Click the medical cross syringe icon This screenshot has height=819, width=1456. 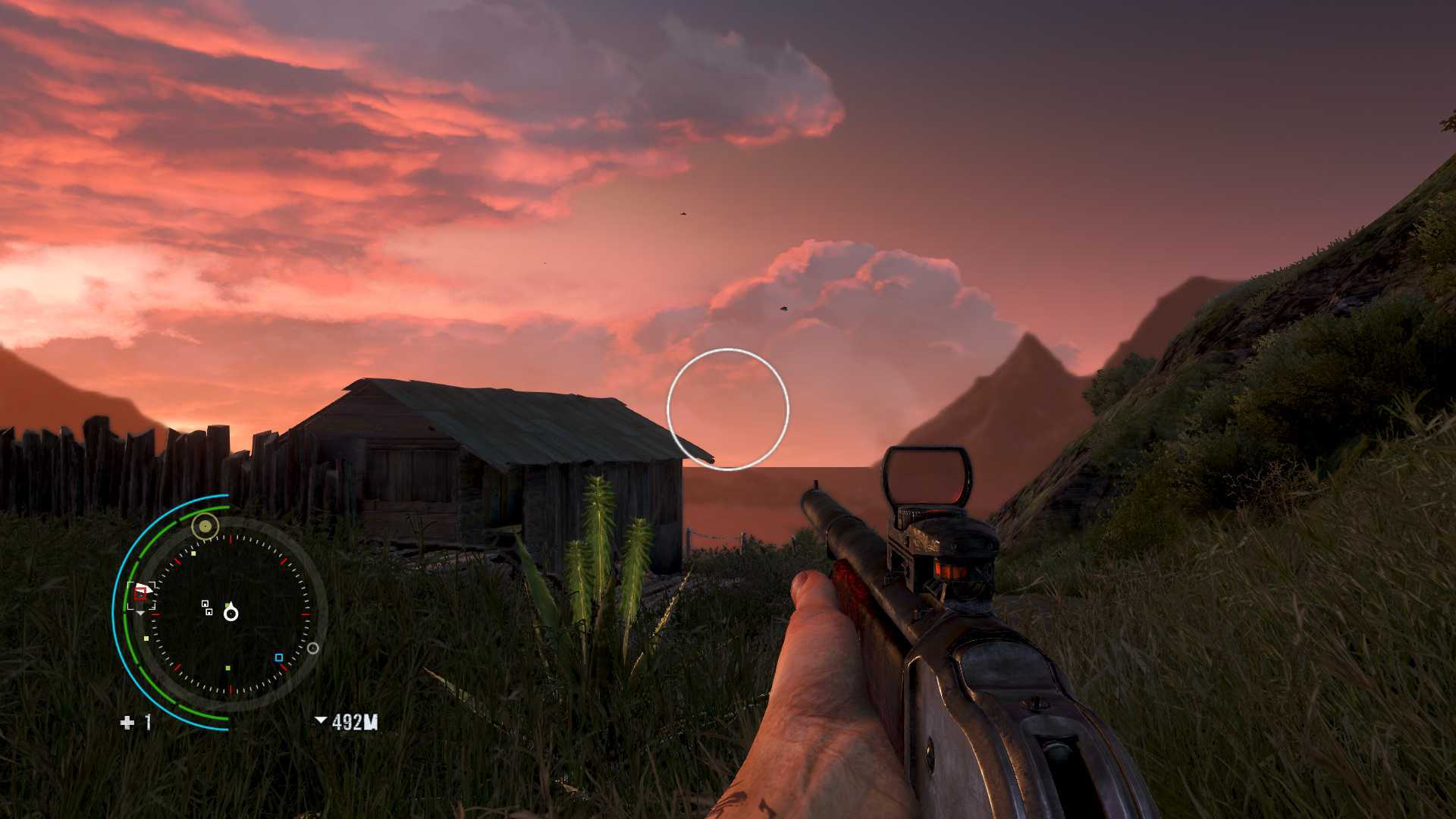point(127,723)
